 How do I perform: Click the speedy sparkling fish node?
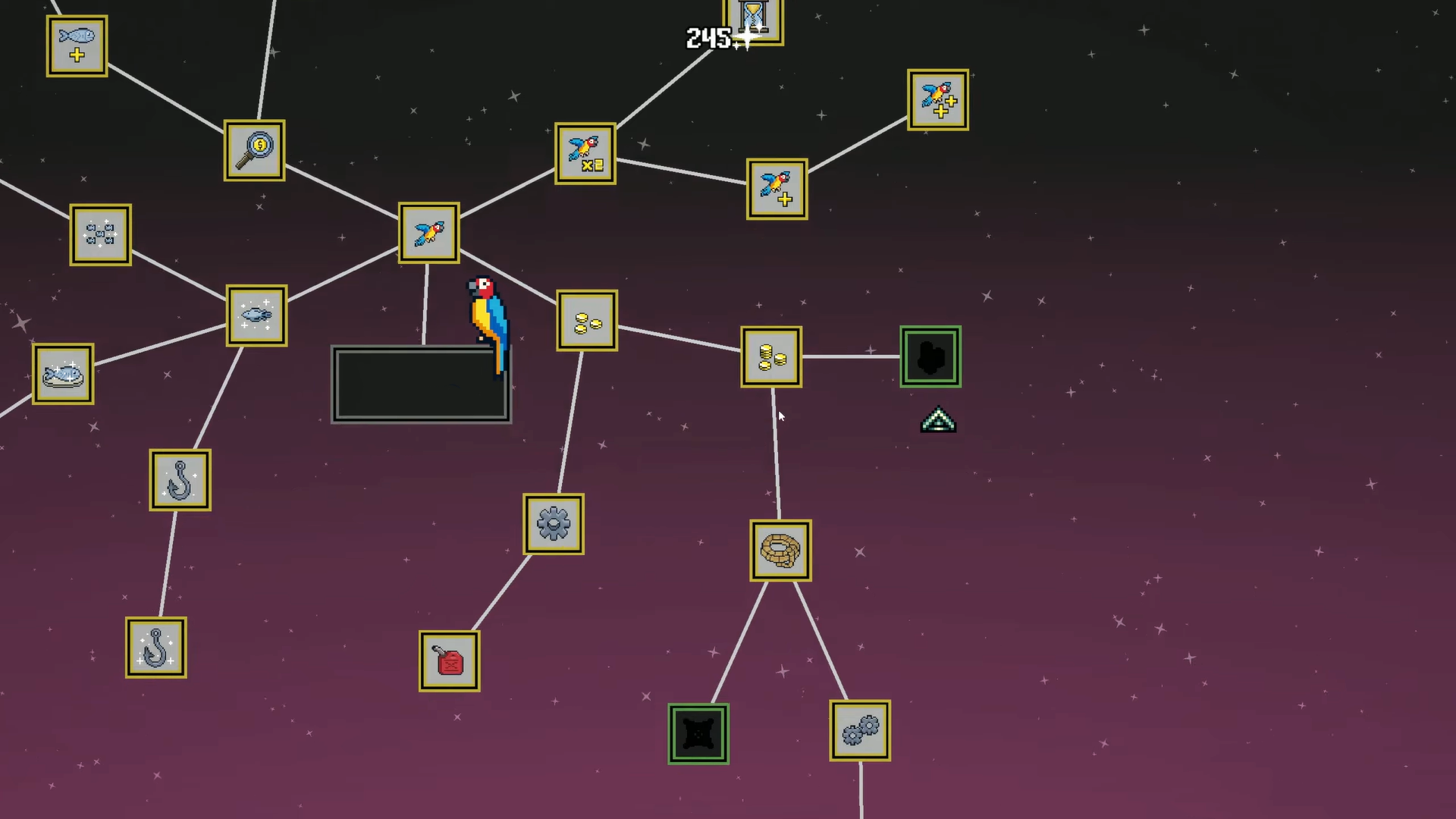pyautogui.click(x=256, y=315)
